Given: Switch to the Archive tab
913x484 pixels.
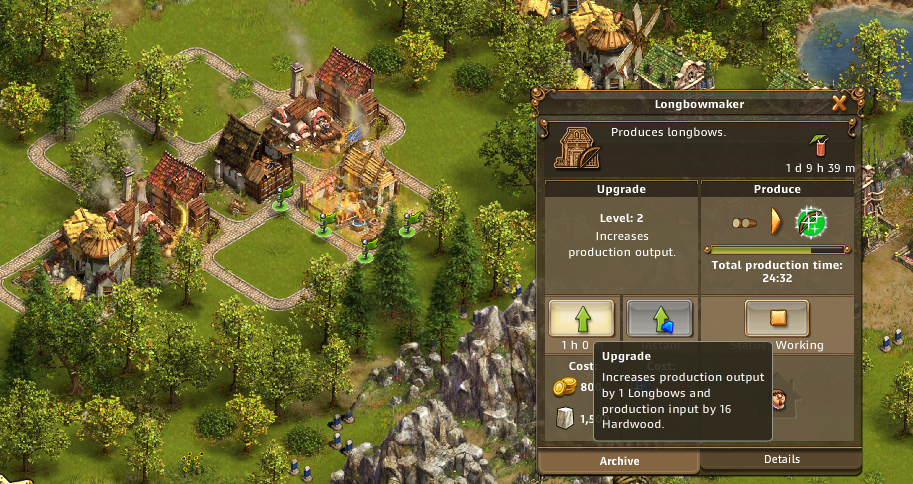Looking at the screenshot, I should (618, 461).
